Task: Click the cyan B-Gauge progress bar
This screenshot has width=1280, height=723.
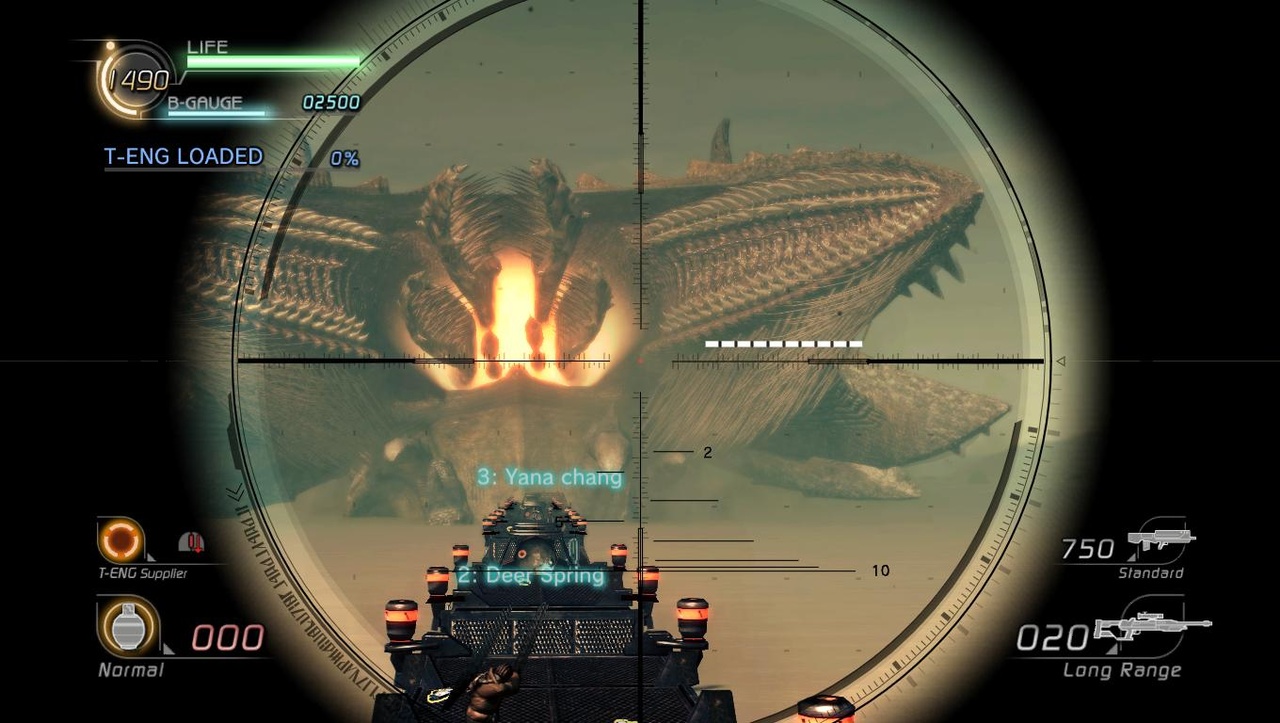Action: tap(216, 114)
